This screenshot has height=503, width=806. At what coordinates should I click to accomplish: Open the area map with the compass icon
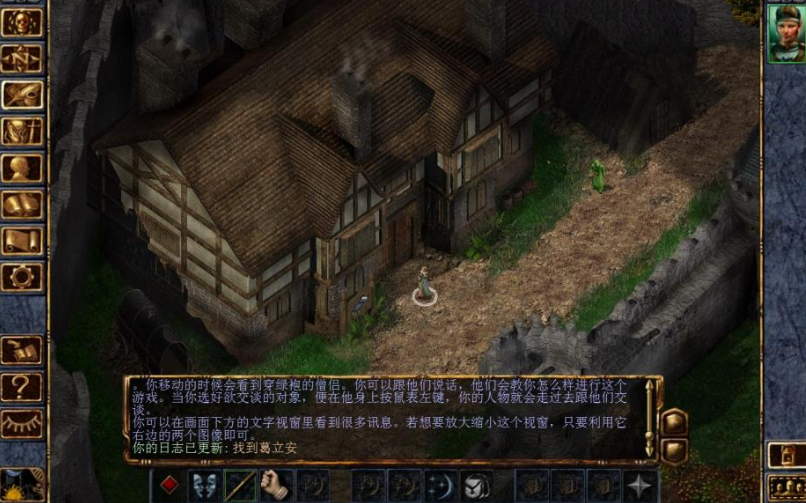[x=22, y=59]
